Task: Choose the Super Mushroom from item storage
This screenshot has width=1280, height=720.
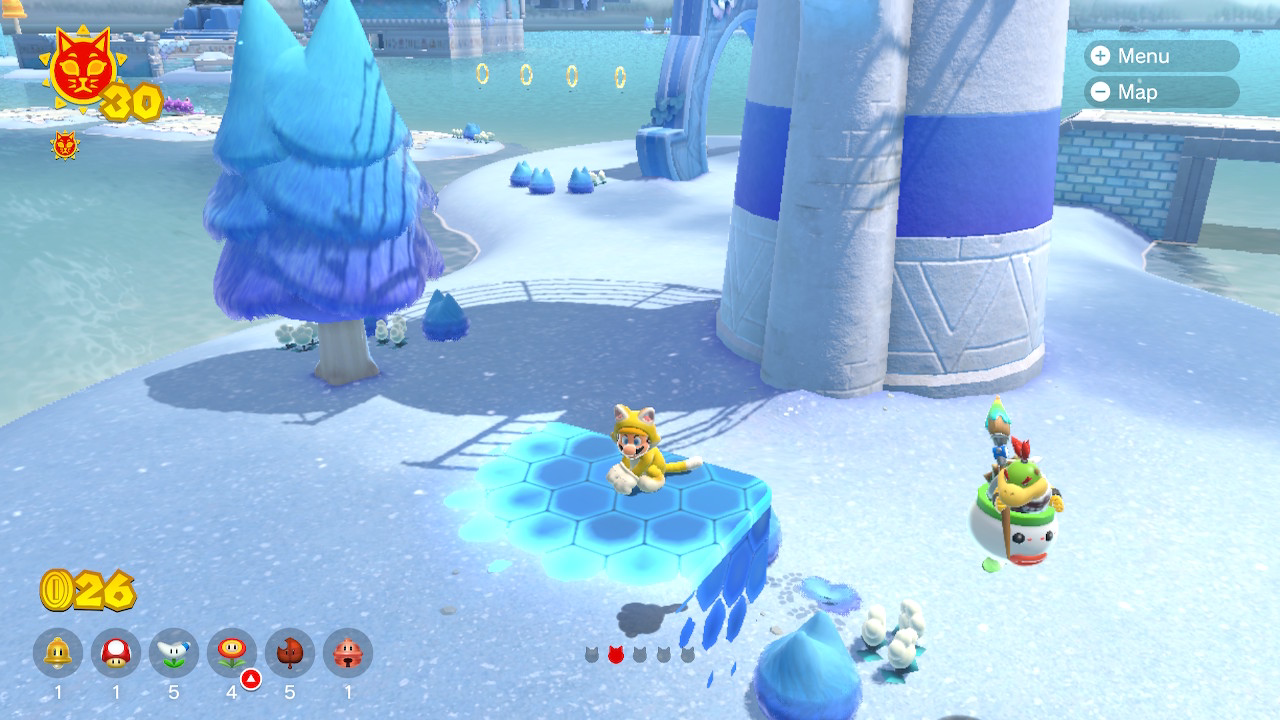Action: point(116,654)
